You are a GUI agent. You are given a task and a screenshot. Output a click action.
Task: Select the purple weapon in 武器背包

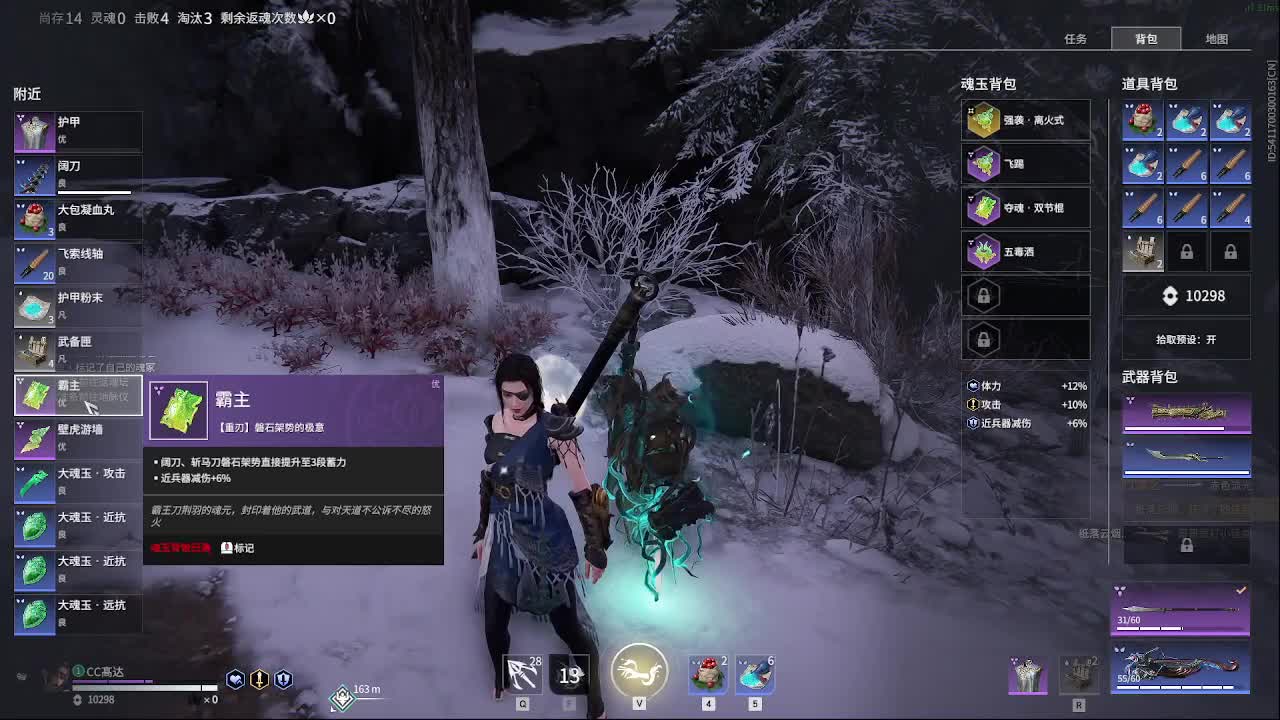tap(1187, 414)
